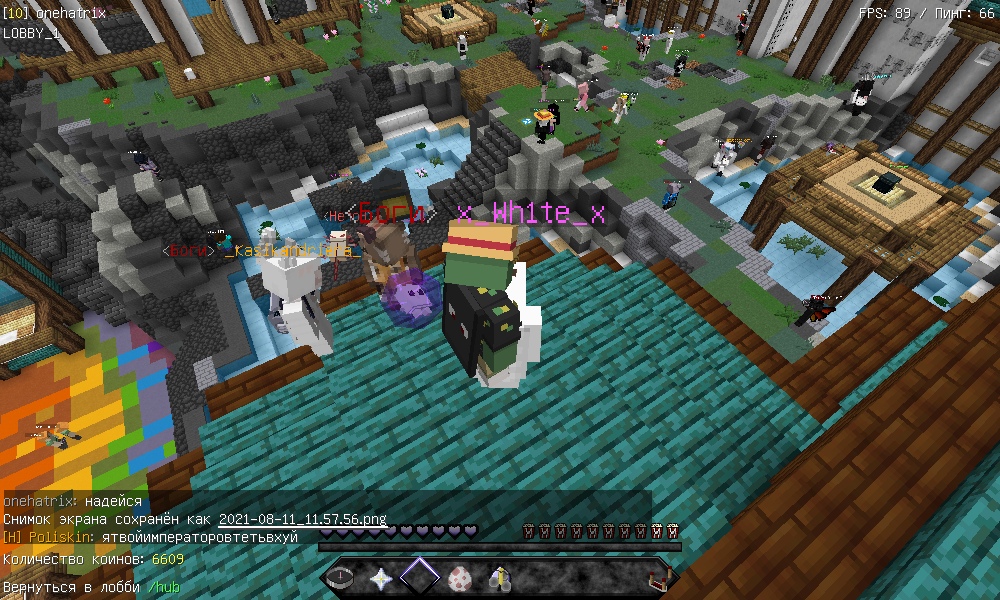Viewport: 1000px width, 600px height.
Task: Click the green /hub command in chat
Action: 164,587
